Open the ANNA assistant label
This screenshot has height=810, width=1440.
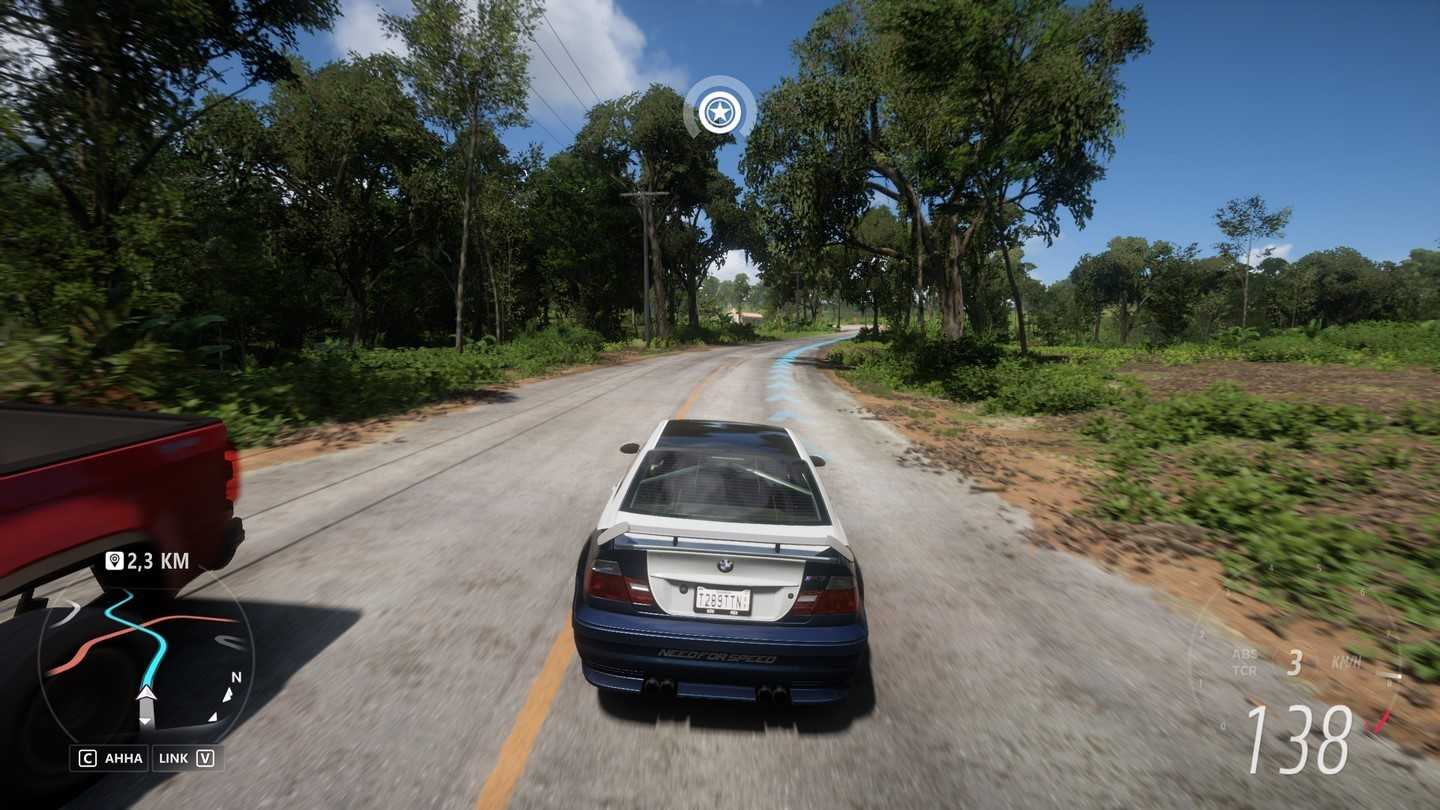pyautogui.click(x=123, y=758)
